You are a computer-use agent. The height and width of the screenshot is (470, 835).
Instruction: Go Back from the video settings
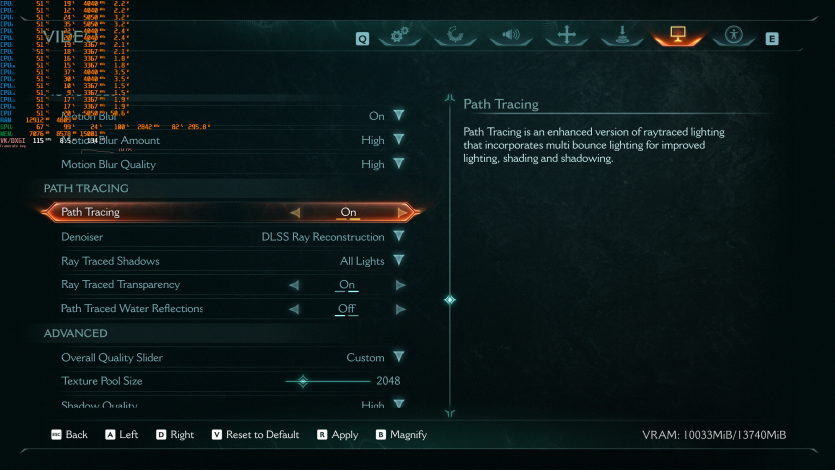(x=70, y=435)
